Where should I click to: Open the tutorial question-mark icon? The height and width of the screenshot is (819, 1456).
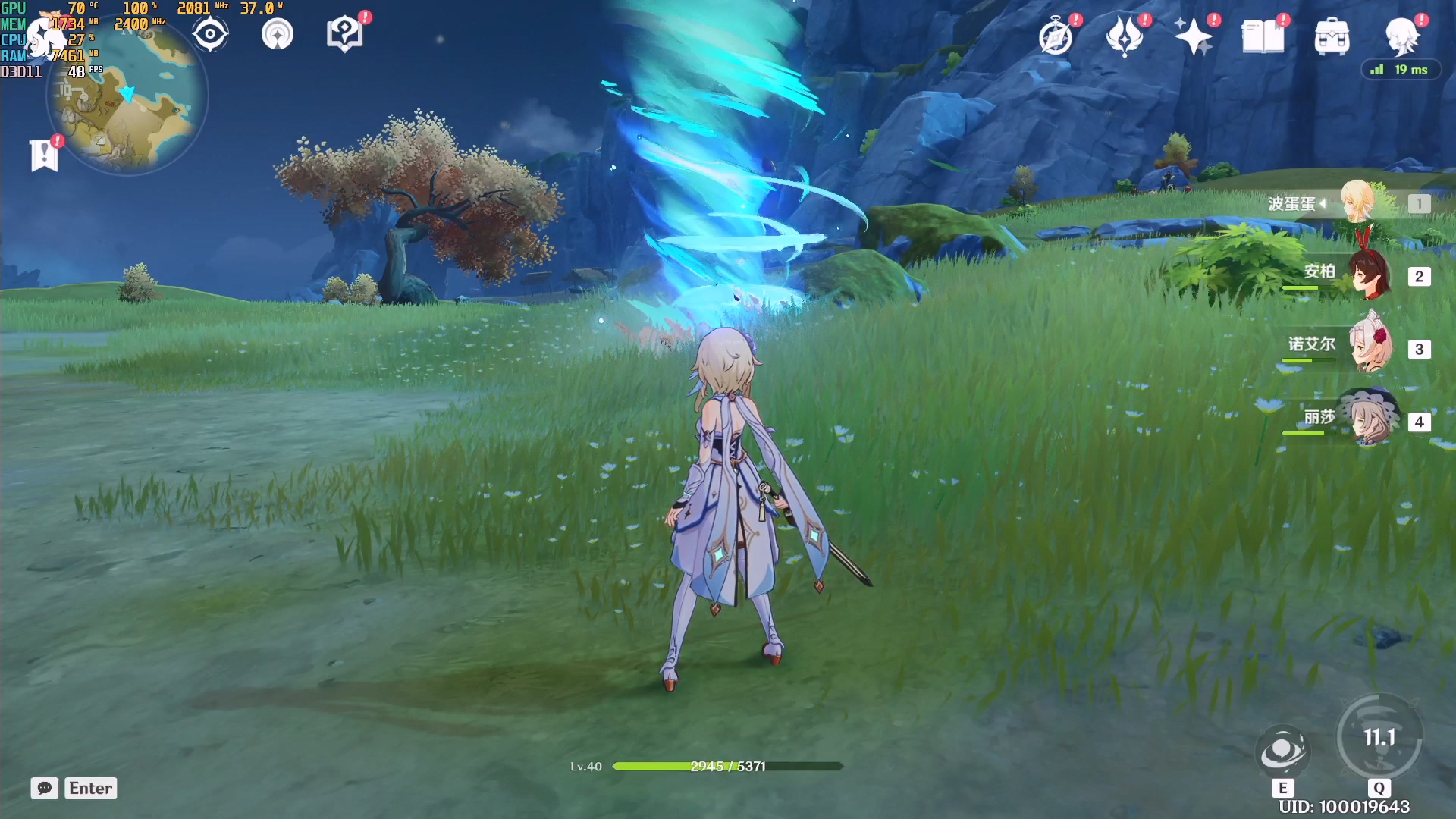344,35
